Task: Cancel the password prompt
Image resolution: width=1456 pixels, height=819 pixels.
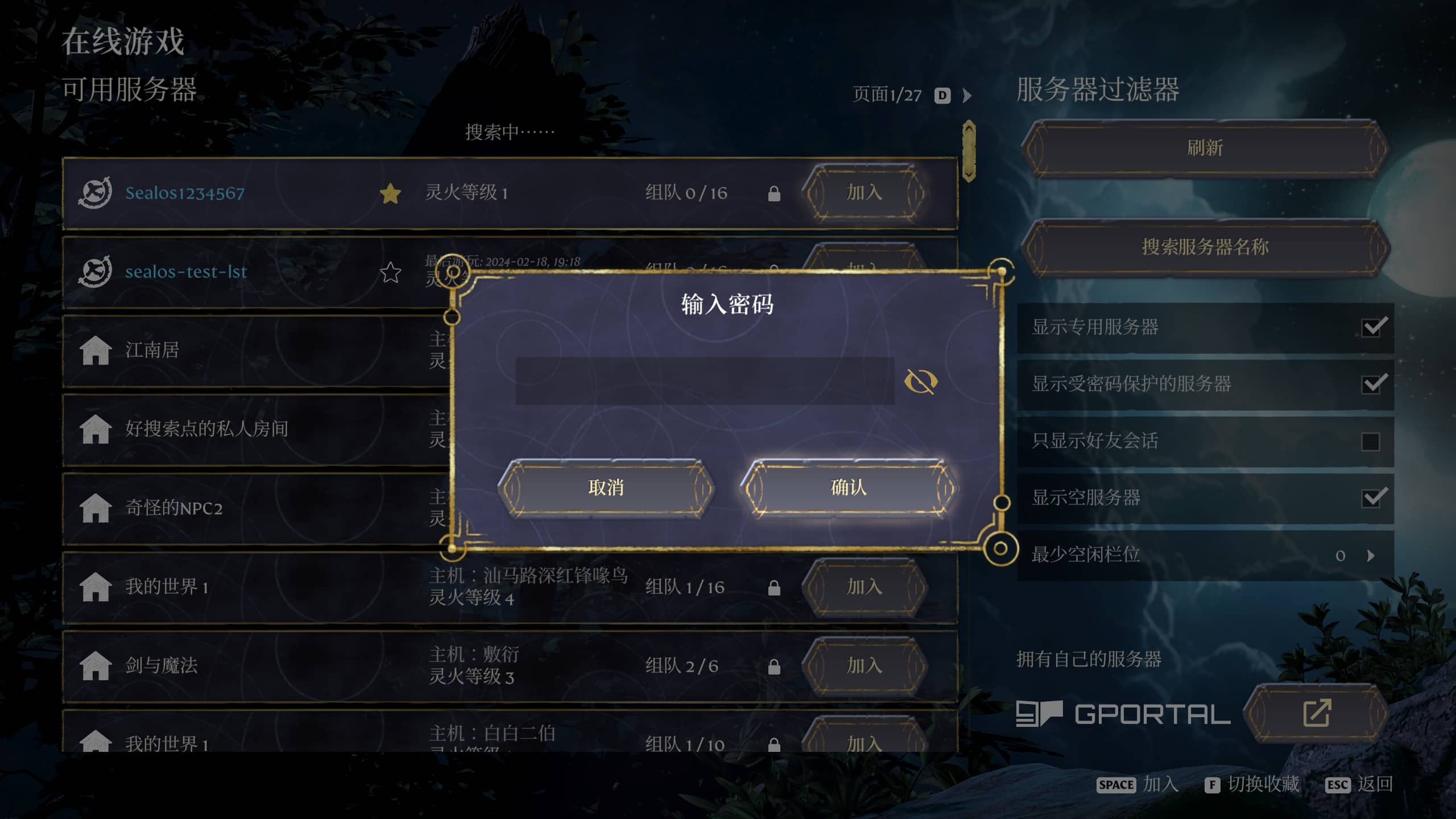Action: click(x=606, y=487)
